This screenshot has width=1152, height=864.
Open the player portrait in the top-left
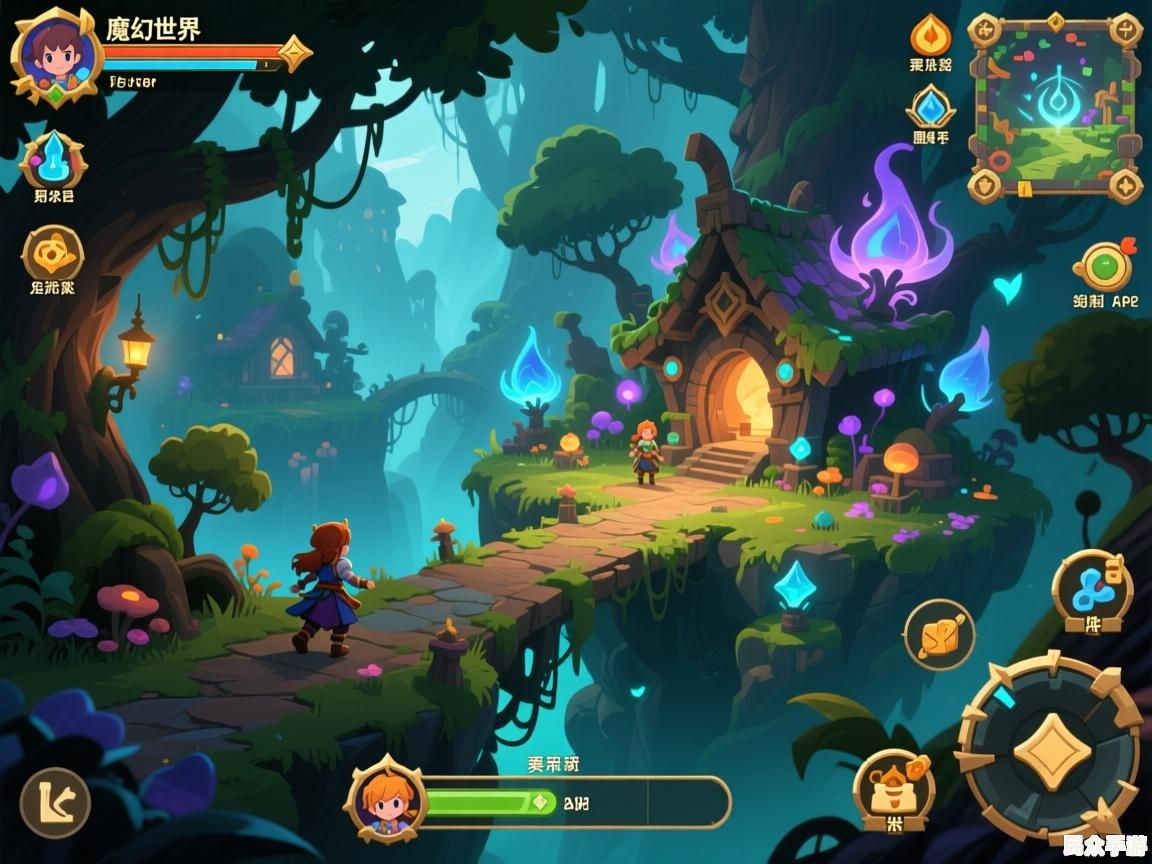[x=55, y=55]
